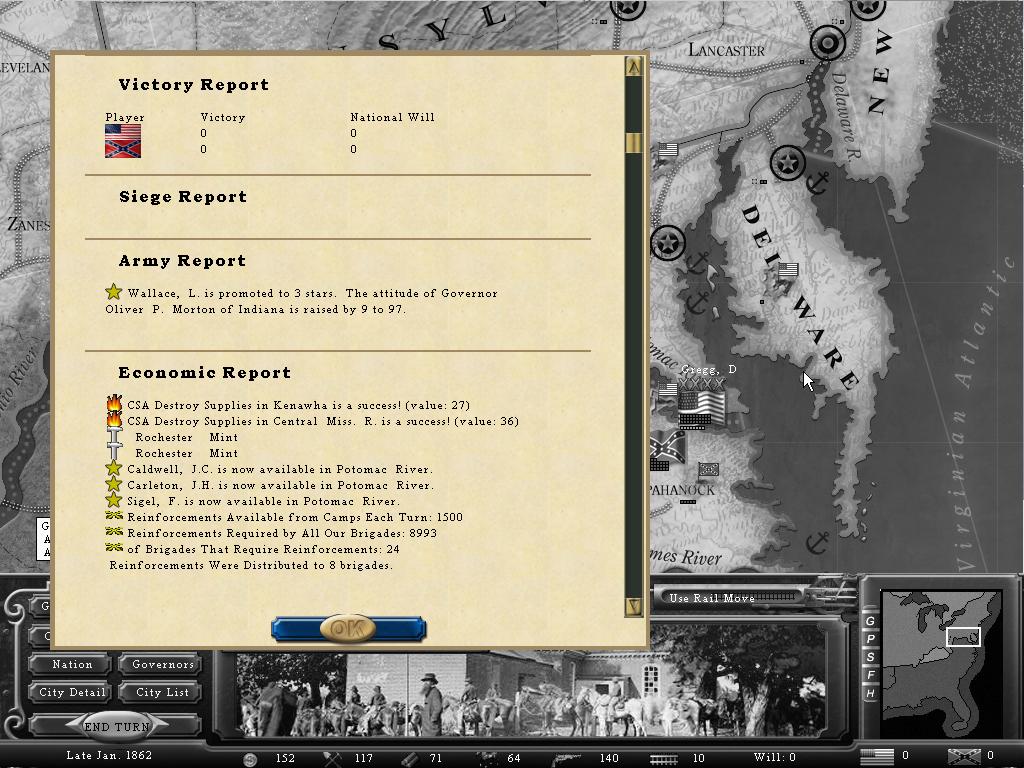This screenshot has width=1024, height=768.
Task: Select the Gregg, D army unit on map
Action: (x=701, y=404)
